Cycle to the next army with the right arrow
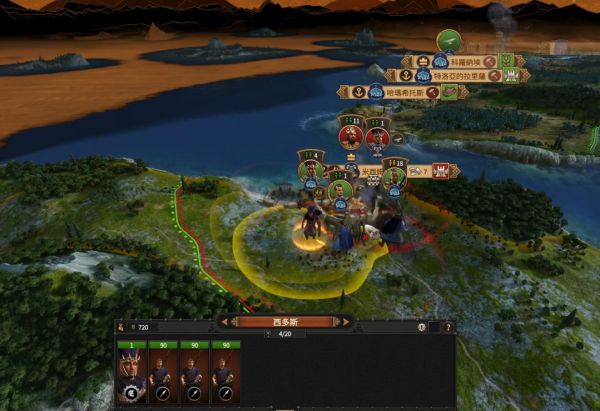 (x=344, y=322)
